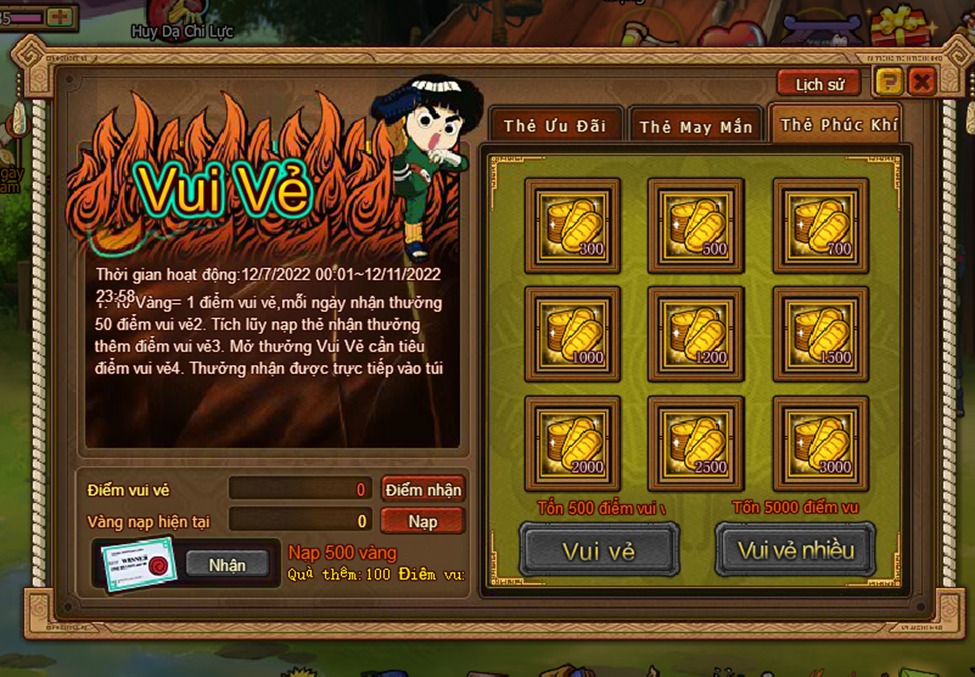Select the Thẻ Phúc Khí tab
The width and height of the screenshot is (975, 677).
(838, 125)
